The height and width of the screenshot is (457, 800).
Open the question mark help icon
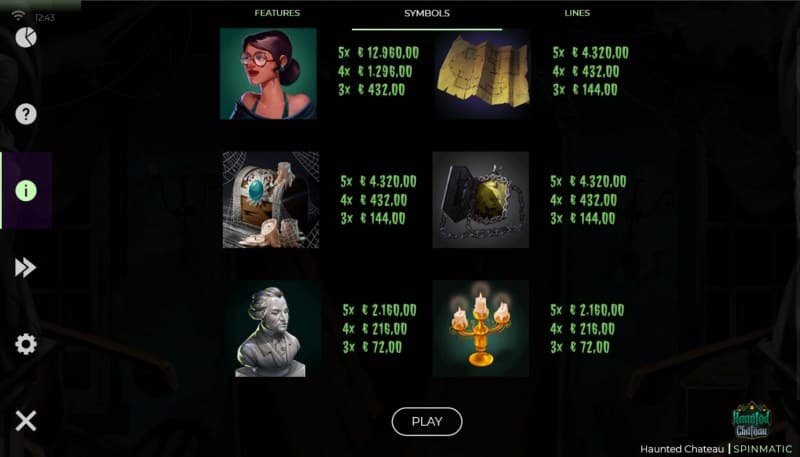pos(26,114)
